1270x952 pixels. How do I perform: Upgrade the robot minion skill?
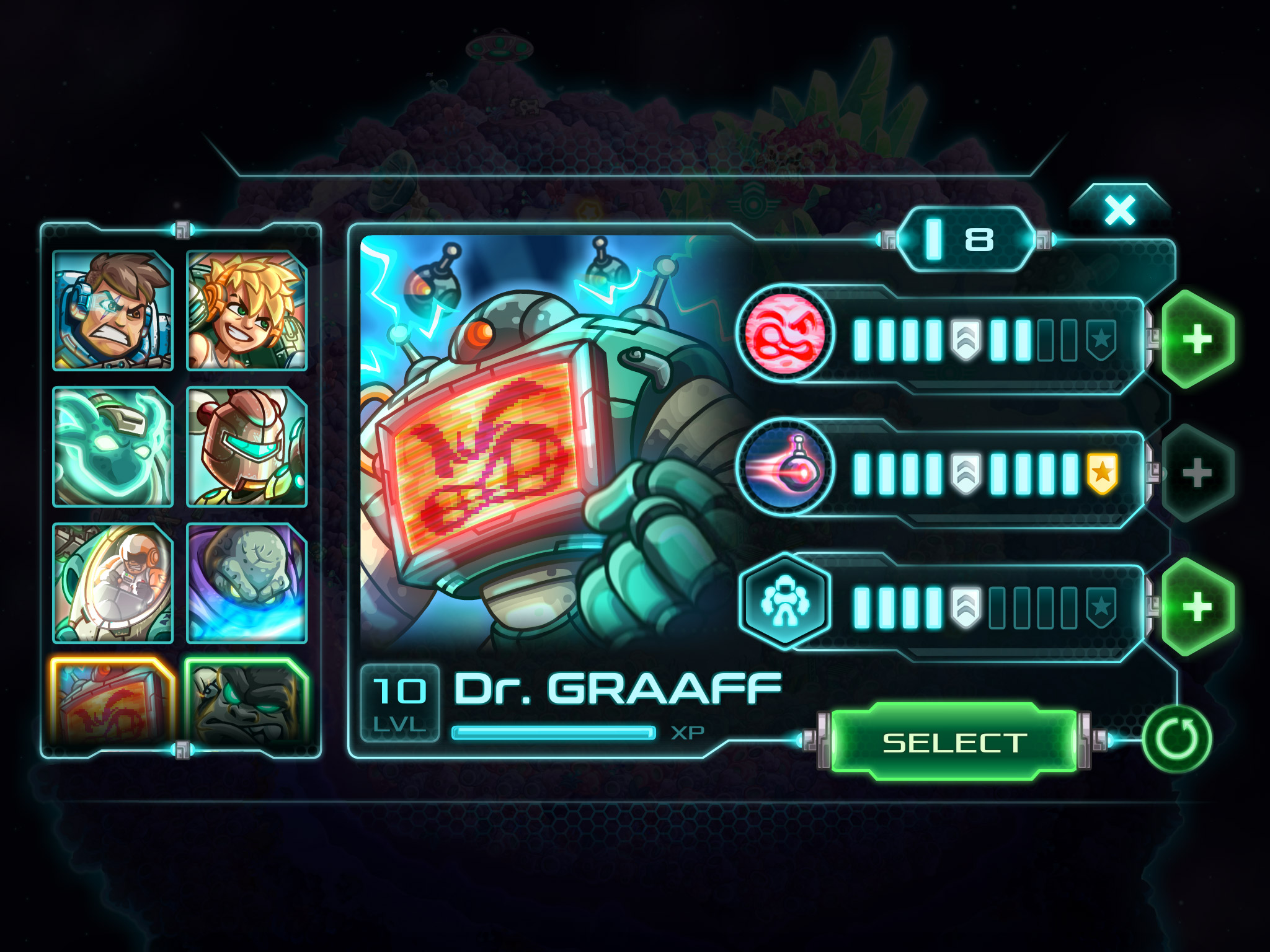point(1197,607)
